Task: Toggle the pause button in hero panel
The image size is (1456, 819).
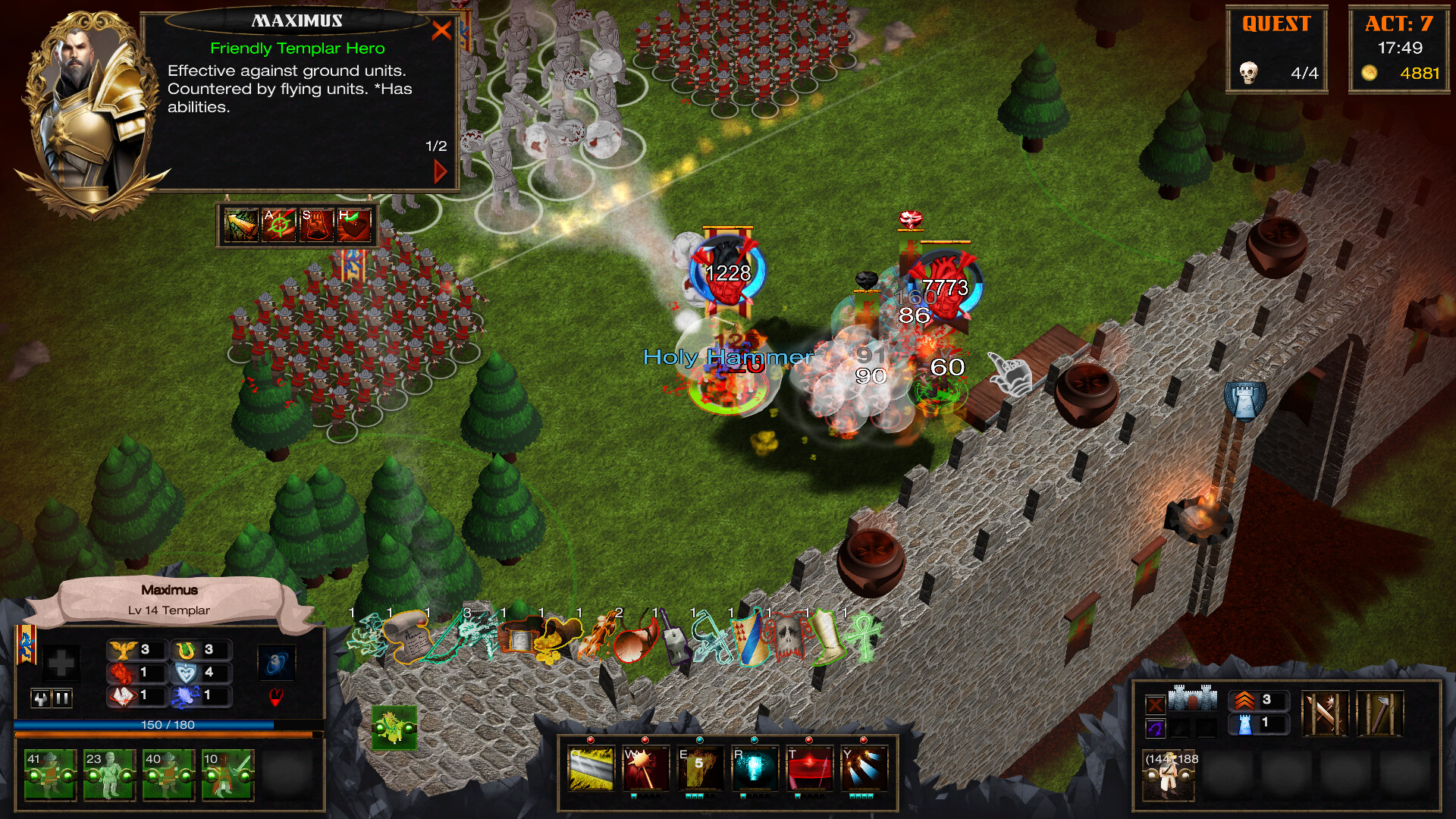Action: pyautogui.click(x=61, y=699)
